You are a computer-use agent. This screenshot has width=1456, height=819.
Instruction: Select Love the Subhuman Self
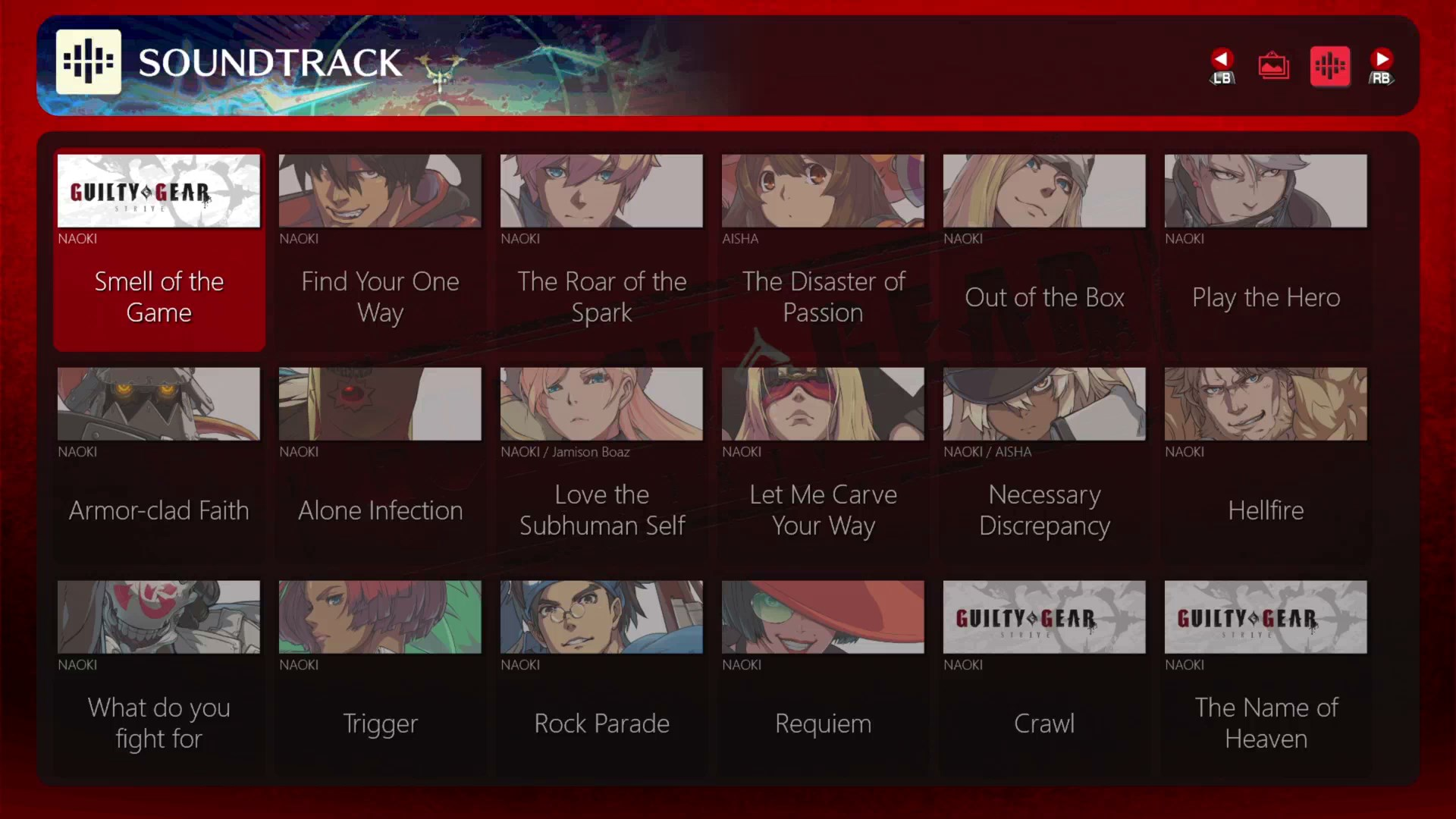(x=601, y=463)
